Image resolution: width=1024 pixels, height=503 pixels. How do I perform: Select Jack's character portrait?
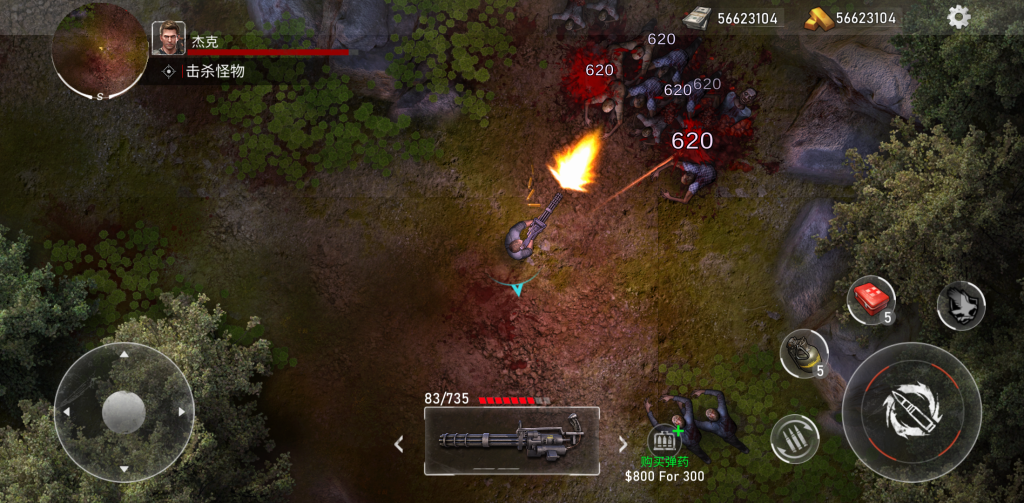tap(168, 38)
